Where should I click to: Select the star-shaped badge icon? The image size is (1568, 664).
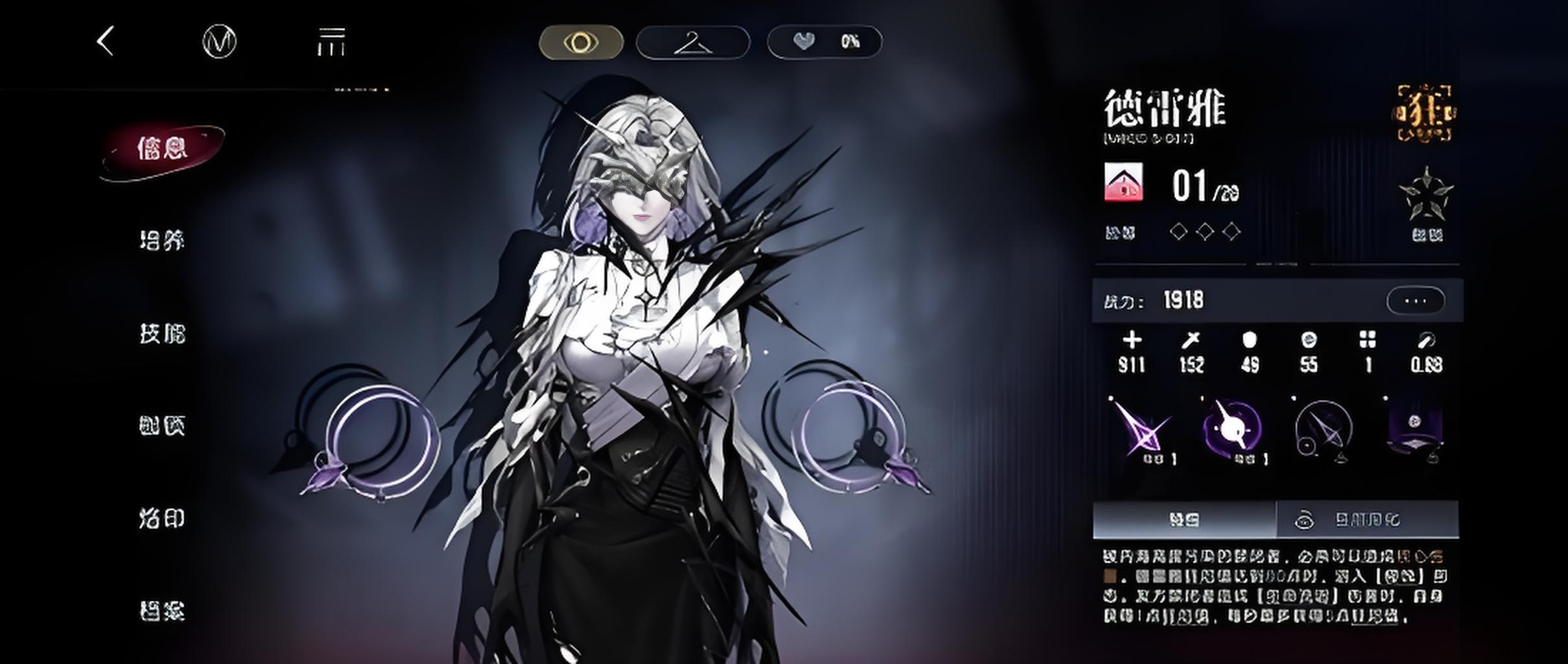[1426, 195]
